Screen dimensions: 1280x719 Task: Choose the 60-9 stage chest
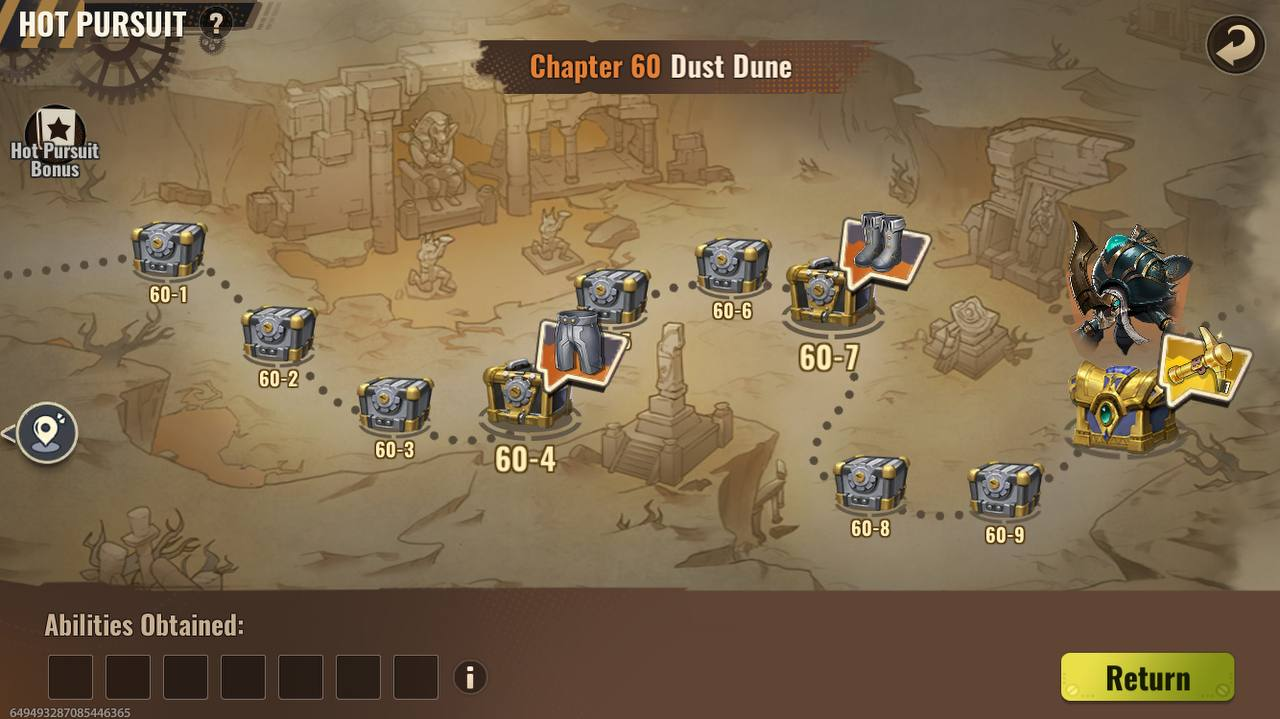1004,490
